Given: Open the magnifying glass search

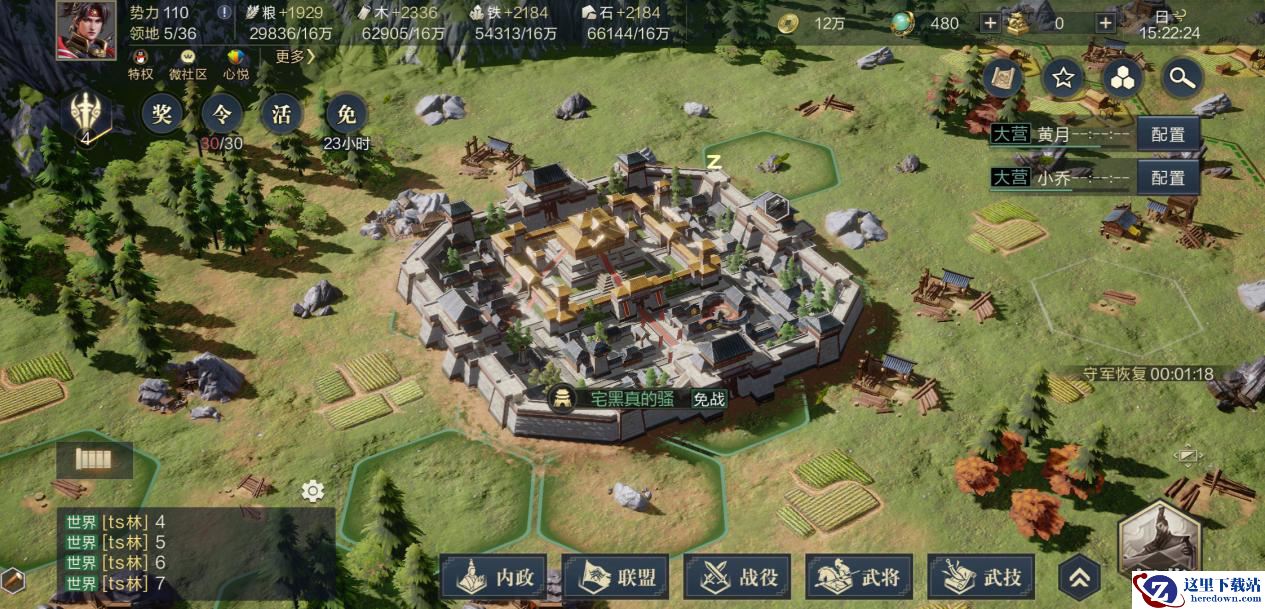Looking at the screenshot, I should click(x=1181, y=78).
